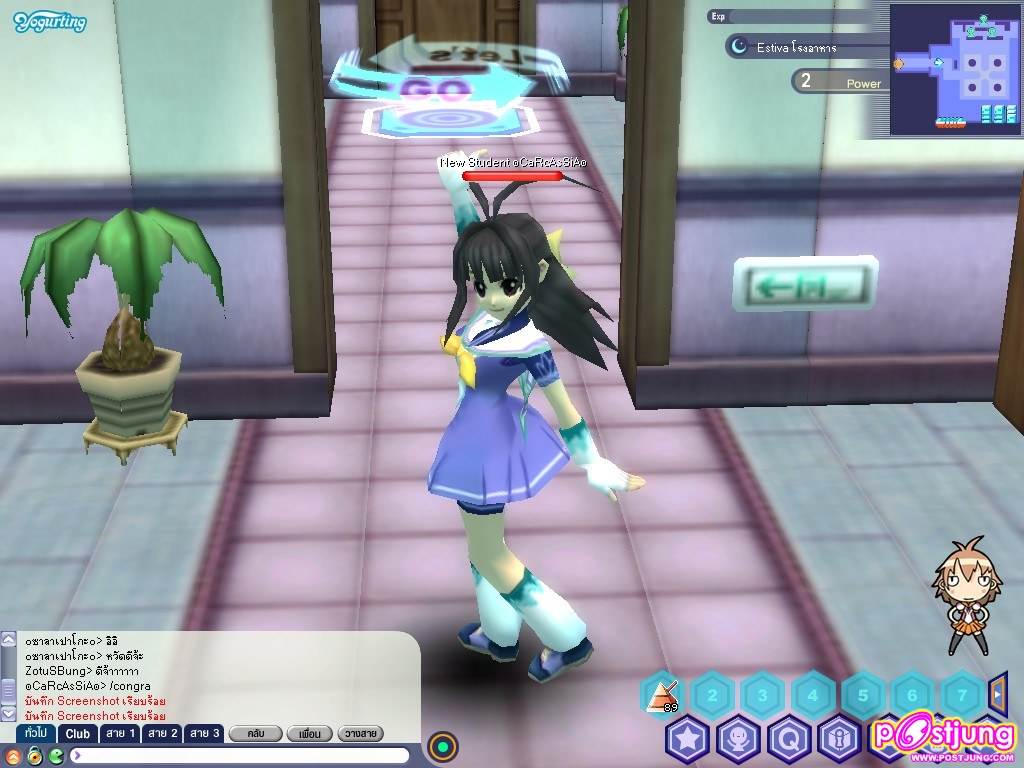Open the box inventory hexagon menu
1024x768 pixels.
(x=839, y=739)
